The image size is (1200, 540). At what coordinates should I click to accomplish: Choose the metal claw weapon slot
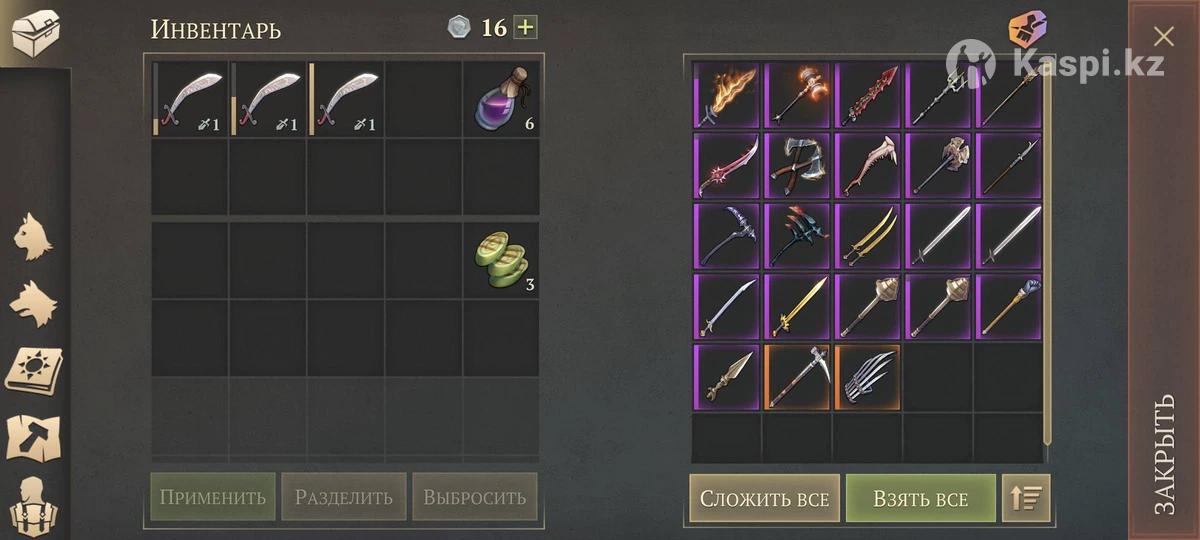[x=867, y=377]
